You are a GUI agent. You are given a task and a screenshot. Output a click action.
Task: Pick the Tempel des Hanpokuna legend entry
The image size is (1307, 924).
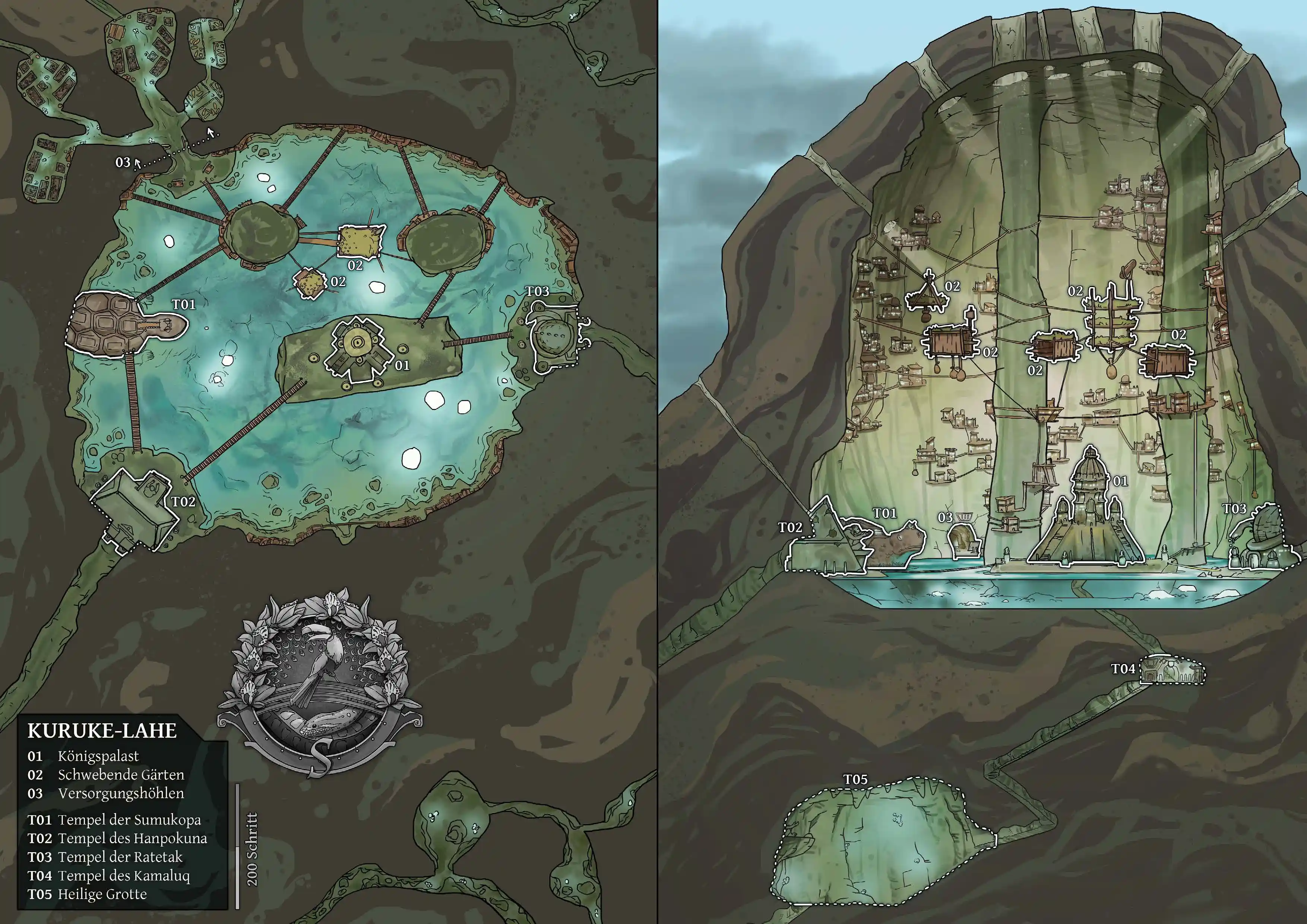pyautogui.click(x=132, y=838)
